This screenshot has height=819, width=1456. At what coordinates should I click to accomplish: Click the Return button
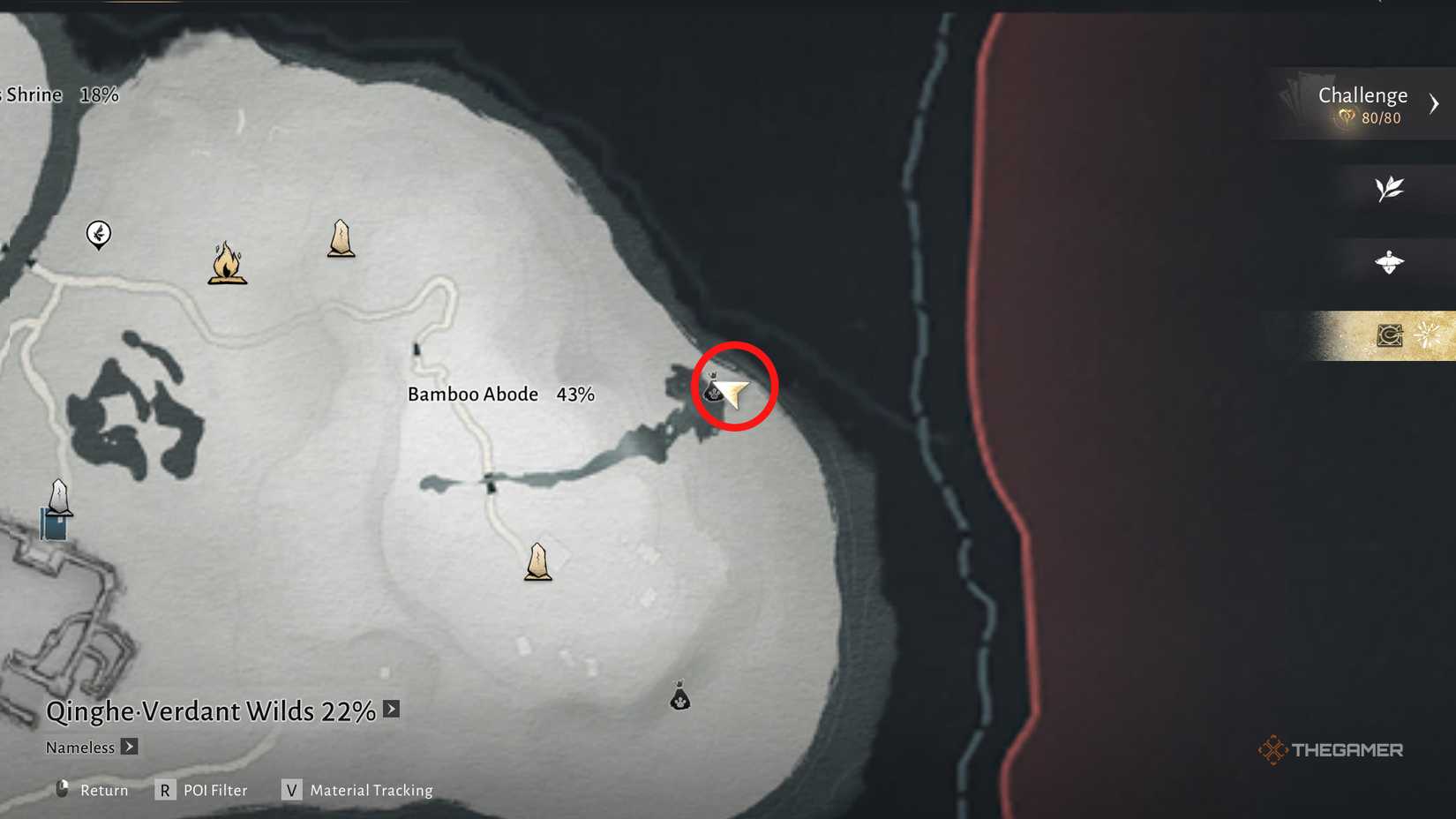click(x=103, y=790)
